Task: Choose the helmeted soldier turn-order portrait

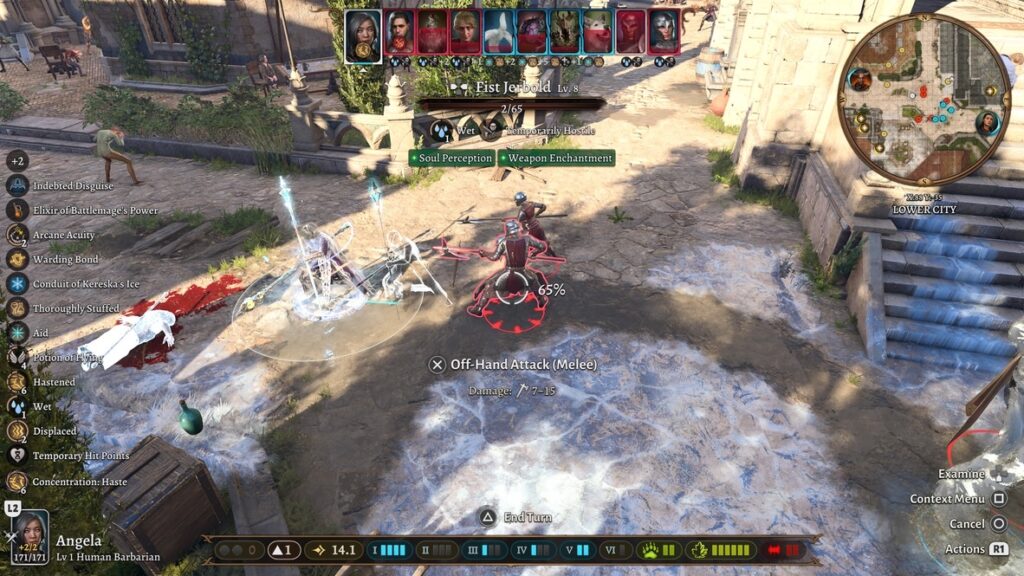Action: click(664, 33)
